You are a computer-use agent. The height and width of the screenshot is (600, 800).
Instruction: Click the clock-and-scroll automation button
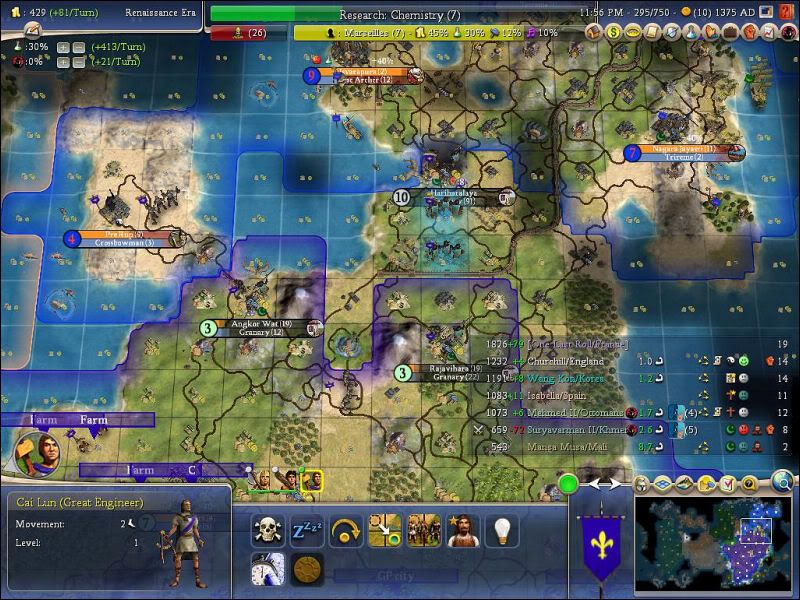click(x=266, y=569)
